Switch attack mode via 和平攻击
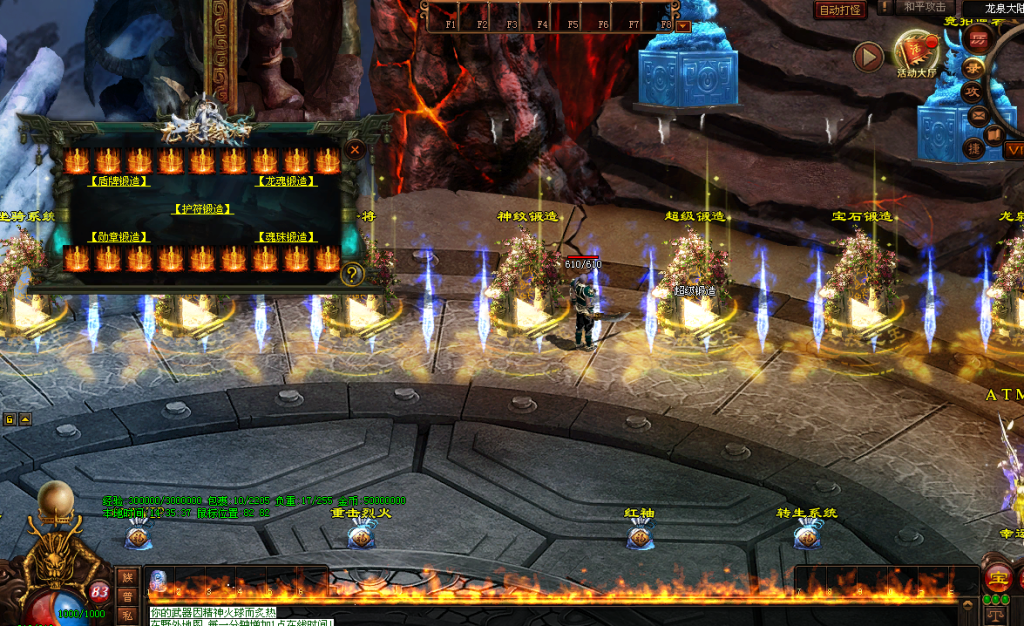 [924, 7]
